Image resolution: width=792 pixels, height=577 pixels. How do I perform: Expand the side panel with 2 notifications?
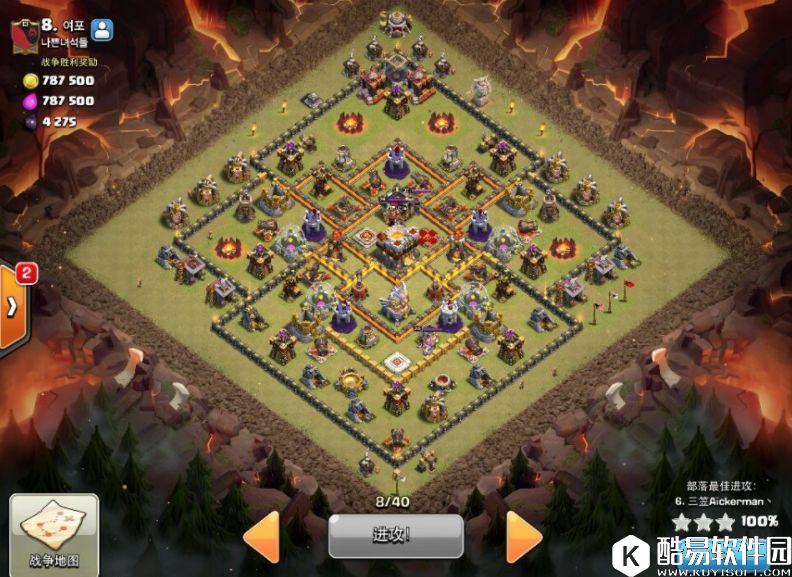coord(12,307)
